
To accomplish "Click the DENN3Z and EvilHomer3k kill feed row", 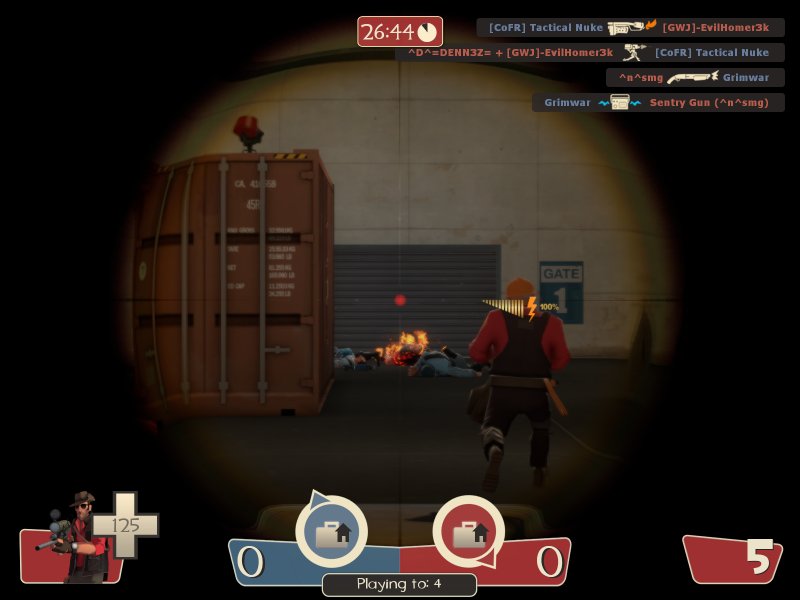I will point(590,53).
